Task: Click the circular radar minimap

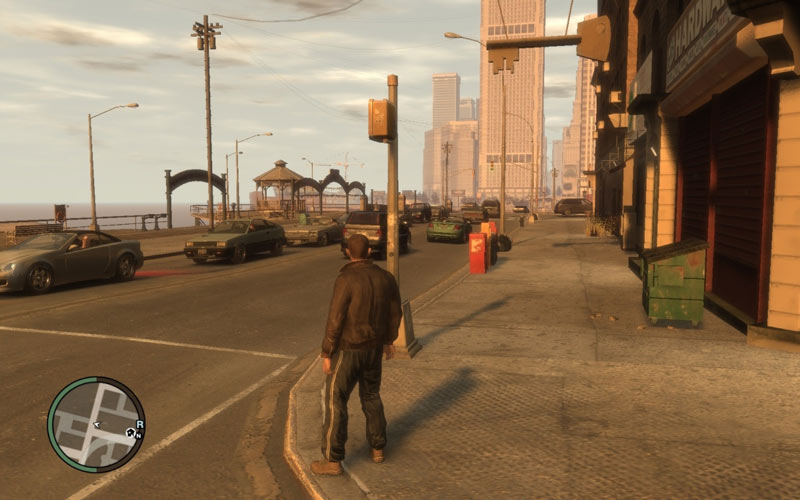Action: (96, 424)
